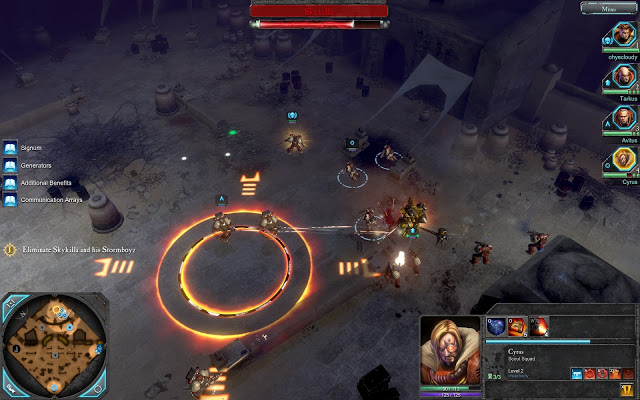
Task: Activate the red flare grenade ability icon
Action: [x=539, y=326]
